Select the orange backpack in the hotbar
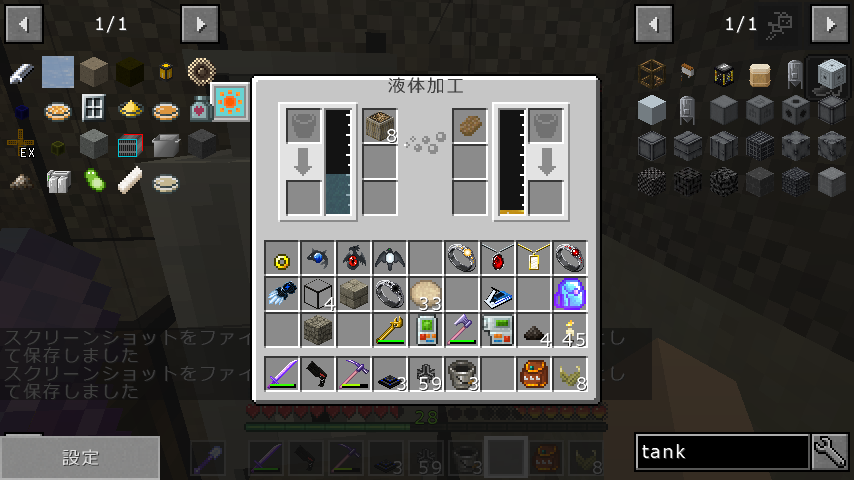The image size is (854, 480). click(x=534, y=373)
